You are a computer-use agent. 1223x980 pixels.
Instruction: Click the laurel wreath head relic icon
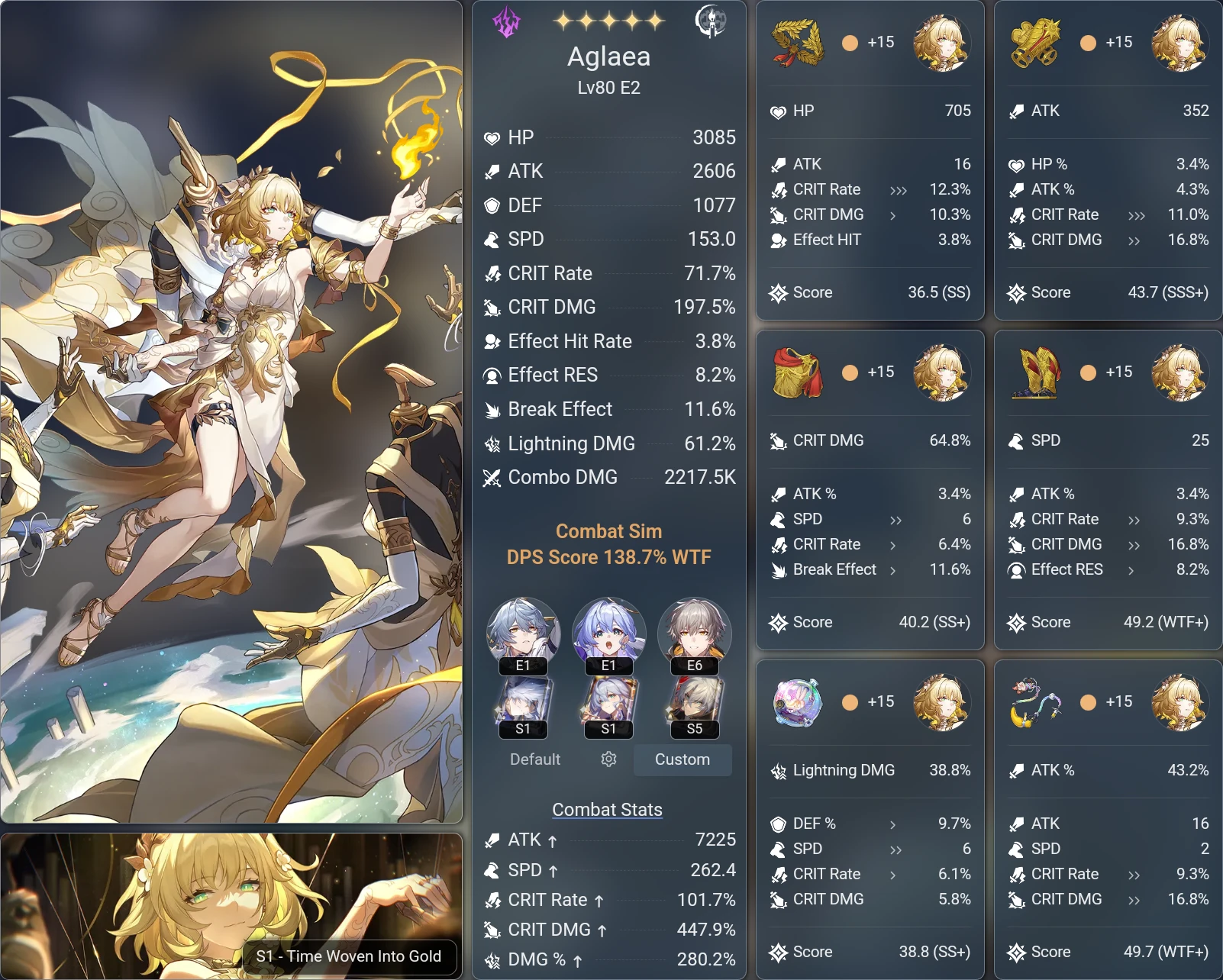[x=795, y=44]
